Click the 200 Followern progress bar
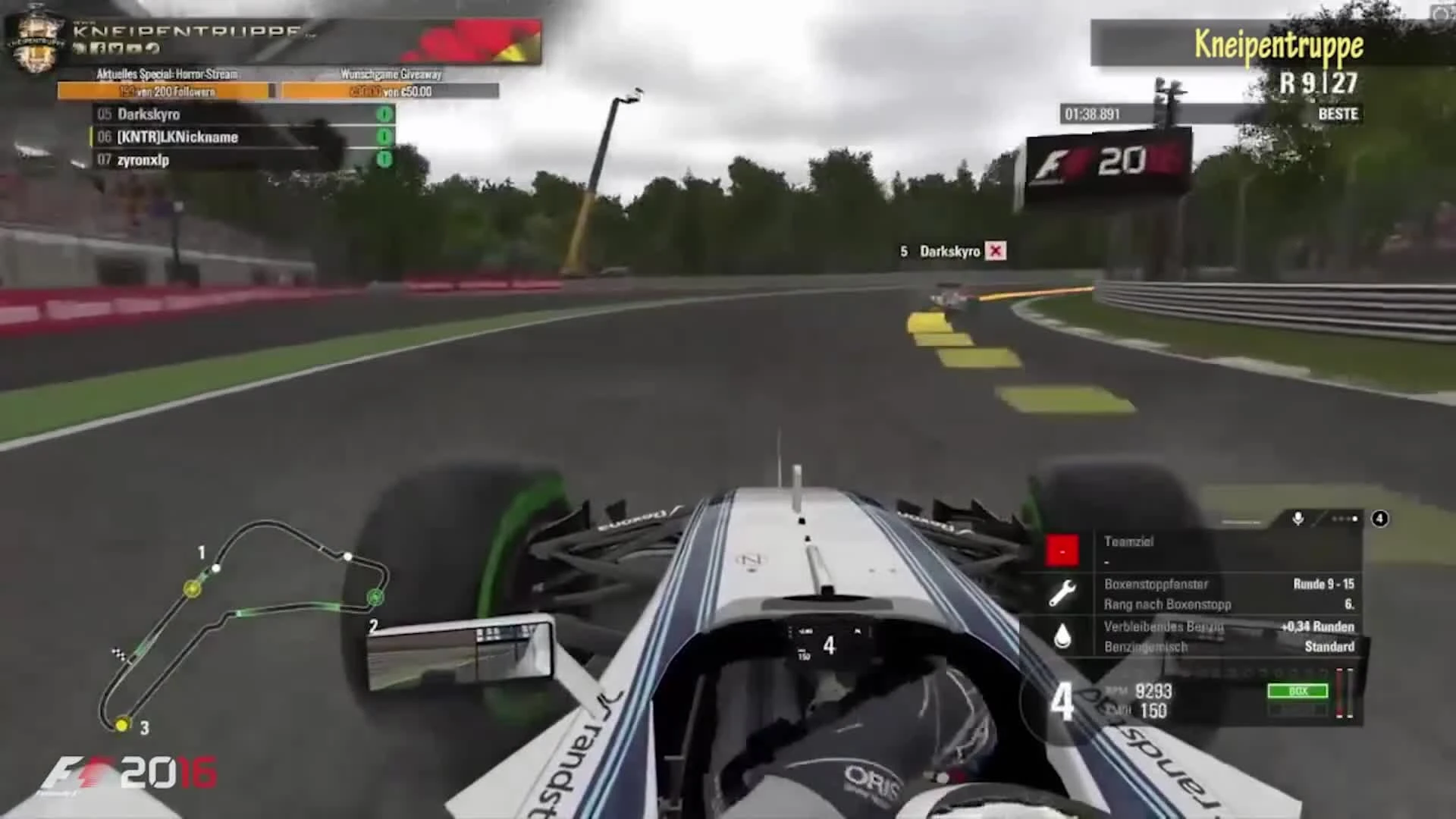The width and height of the screenshot is (1456, 819). pyautogui.click(x=162, y=92)
